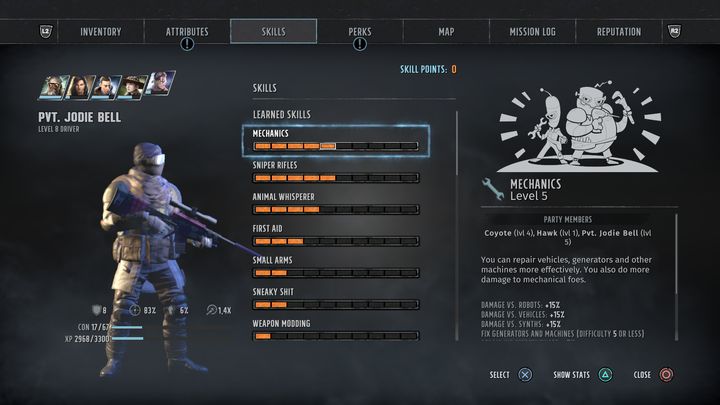Select the Small Arms skill
Image resolution: width=720 pixels, height=405 pixels.
[335, 267]
